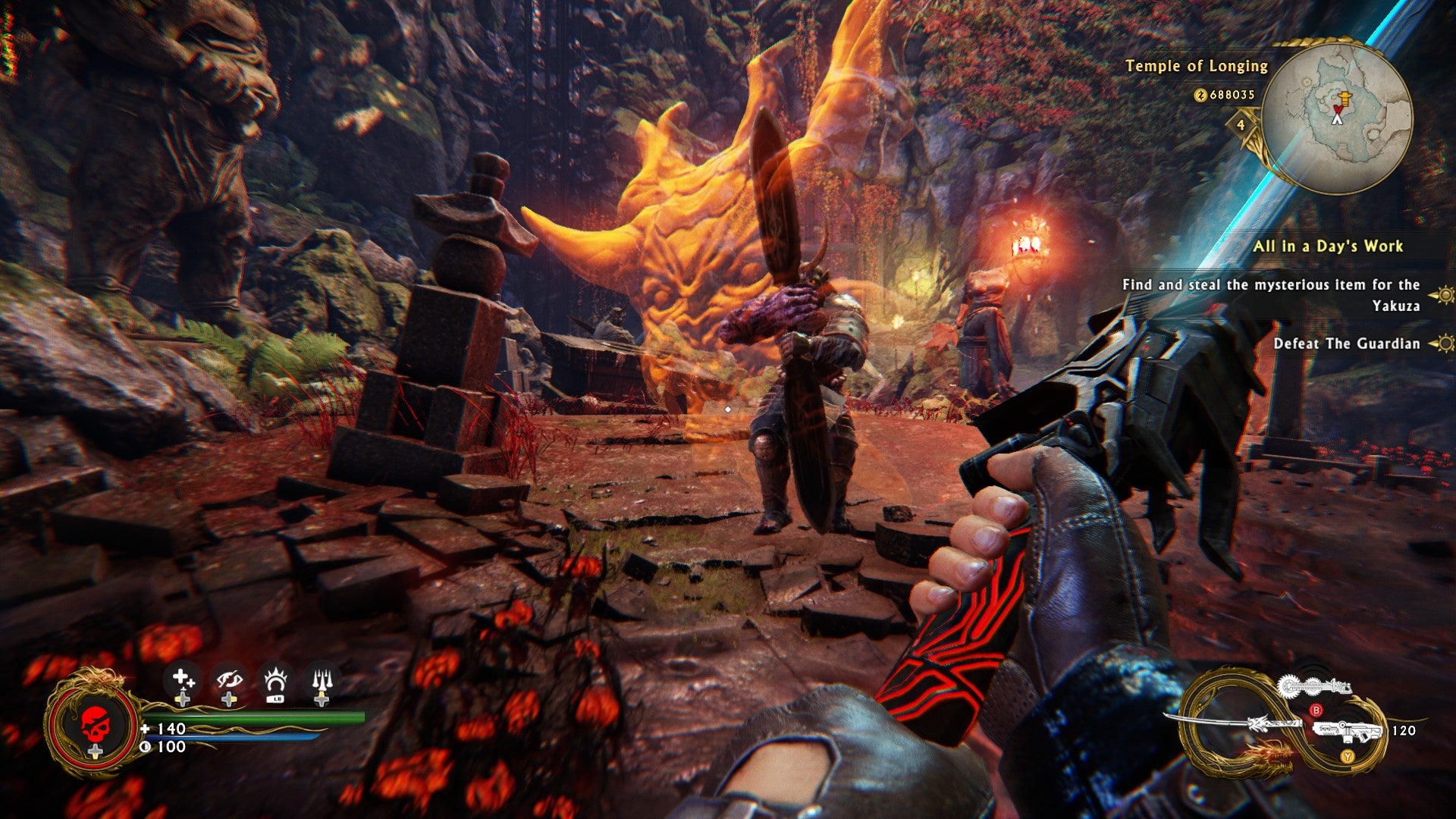Select the Yakuza mysterious item objective
The height and width of the screenshot is (819, 1456).
[1271, 295]
